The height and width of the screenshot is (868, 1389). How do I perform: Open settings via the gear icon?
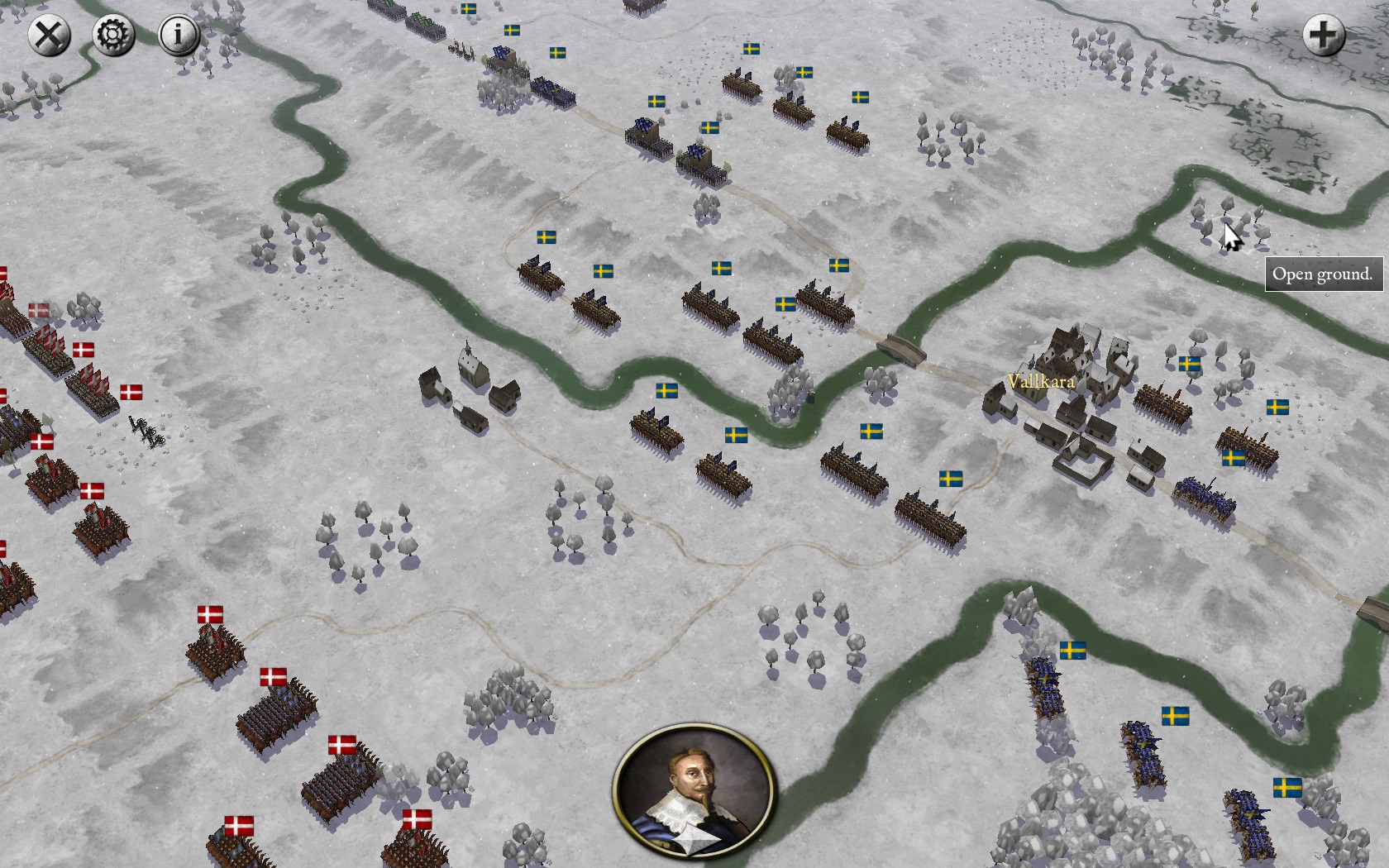coord(113,36)
